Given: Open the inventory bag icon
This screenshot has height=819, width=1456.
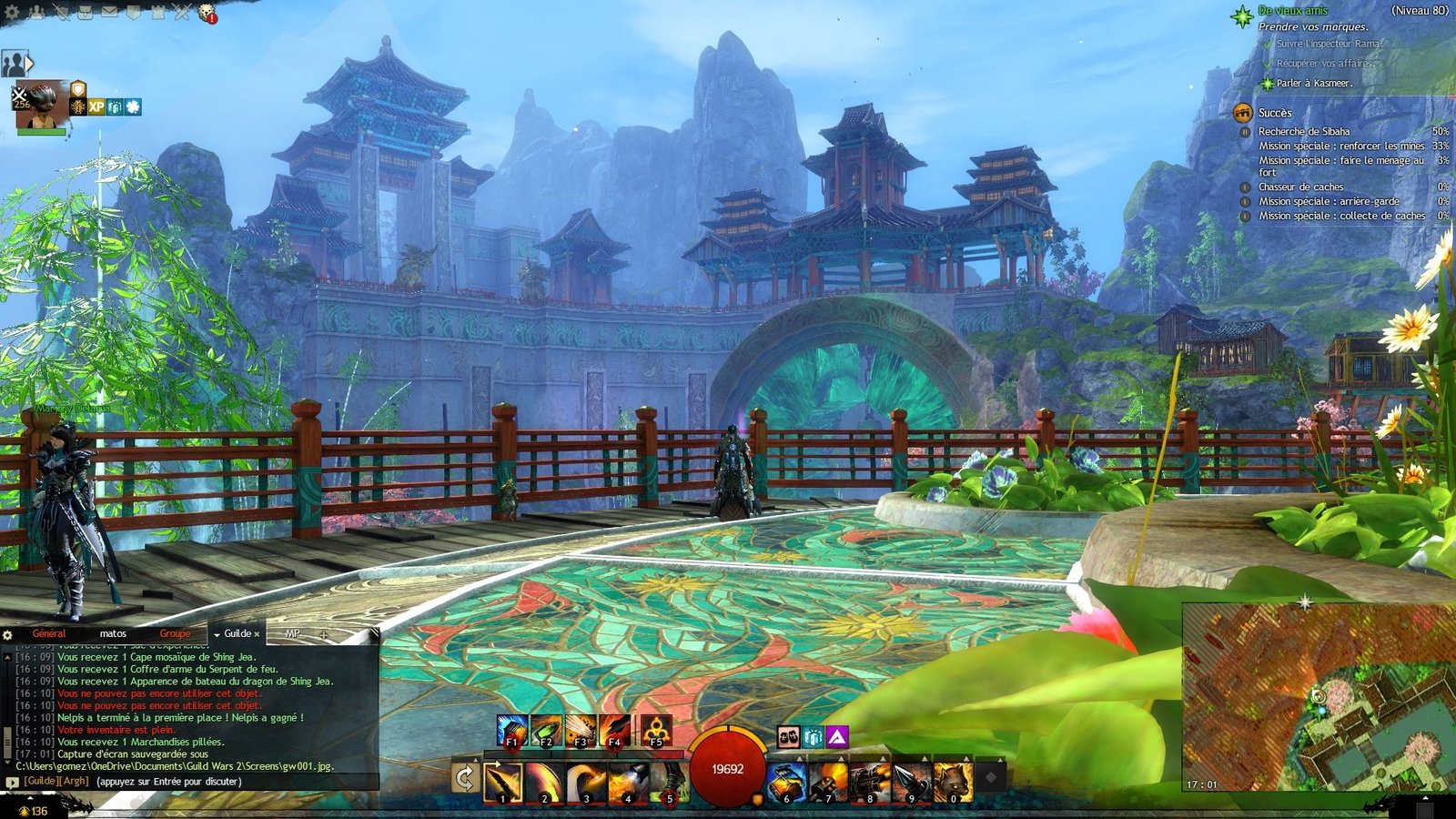Looking at the screenshot, I should click(86, 13).
